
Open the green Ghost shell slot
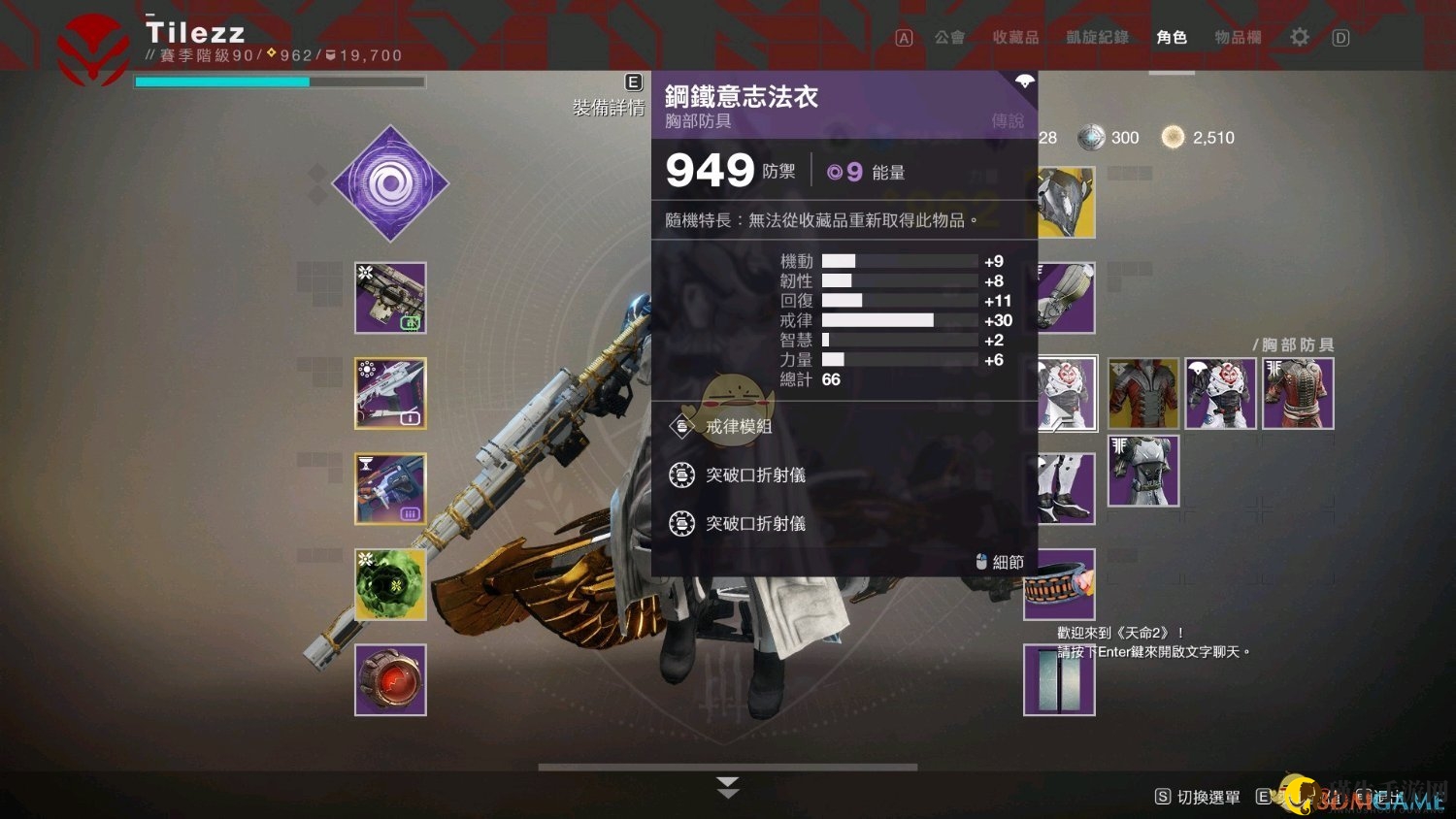coord(390,584)
